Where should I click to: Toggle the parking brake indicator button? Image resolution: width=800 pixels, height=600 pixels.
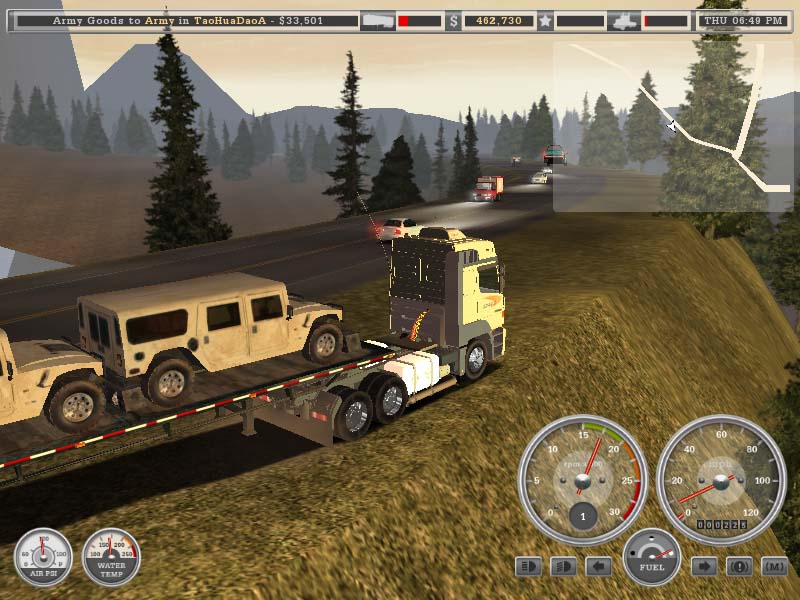(739, 567)
